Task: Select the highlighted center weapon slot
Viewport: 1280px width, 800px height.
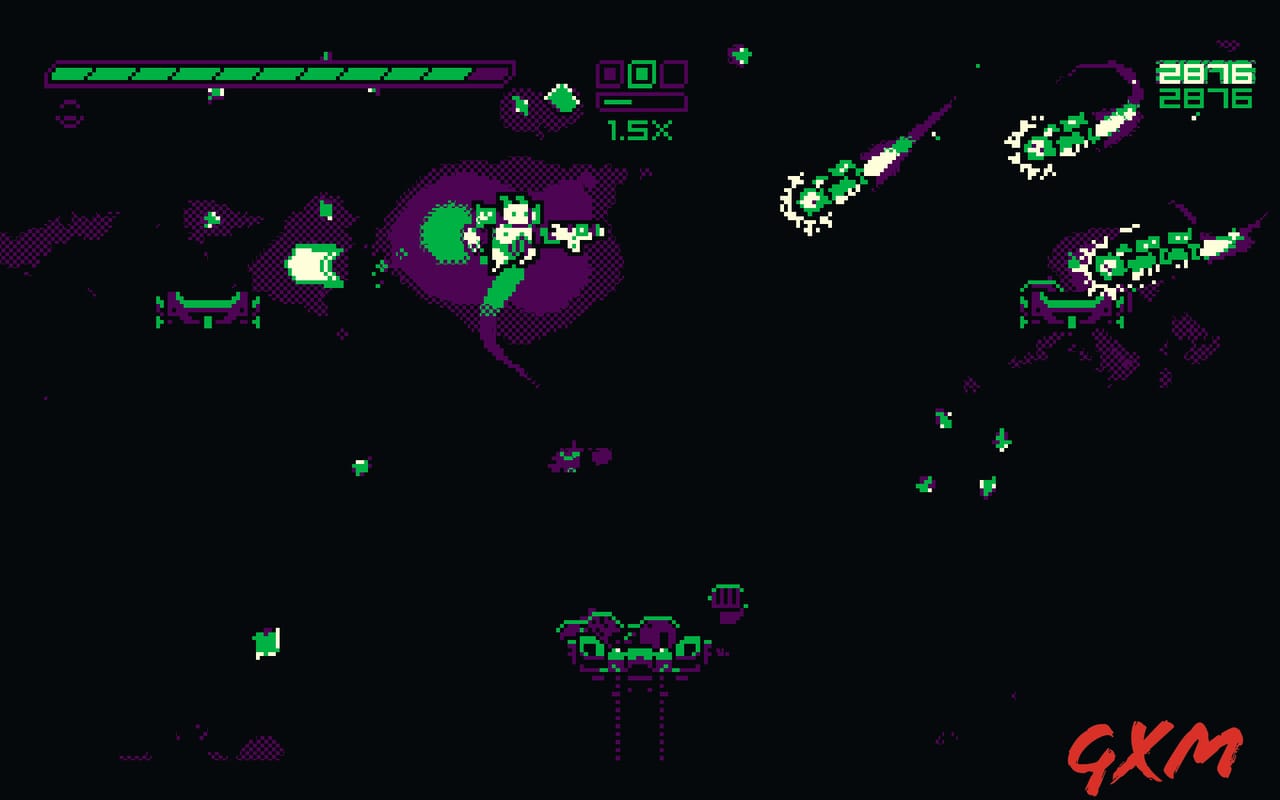Action: [640, 73]
